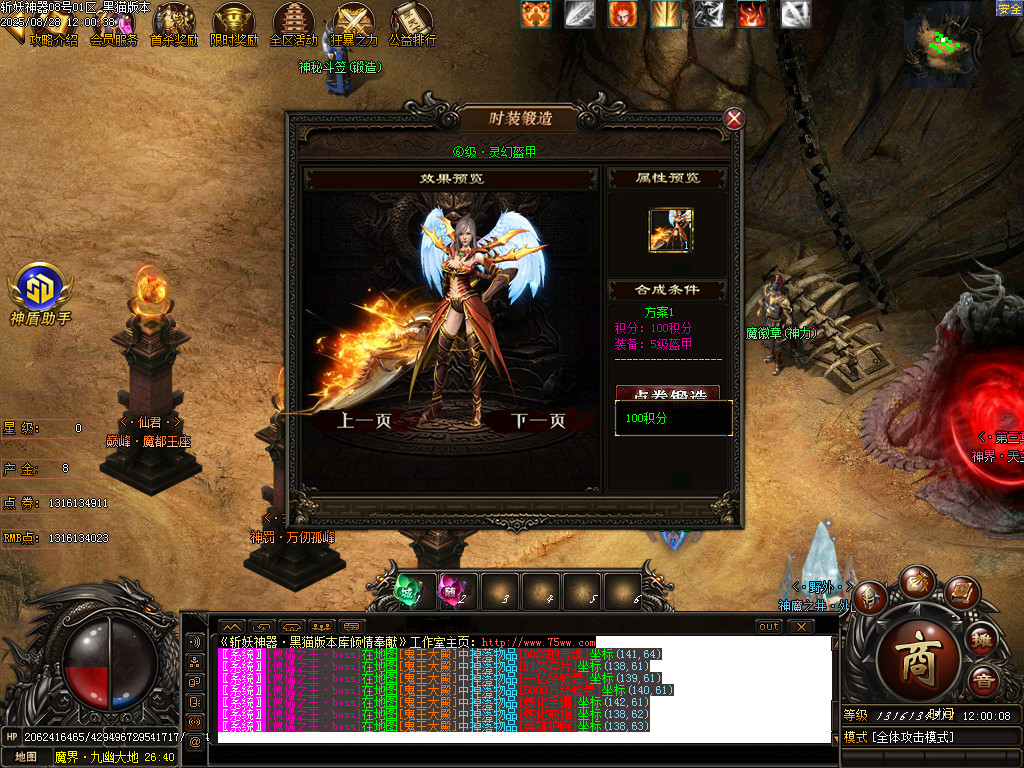Open 攻略介绍 guide icon
Screen dimensions: 1024x768
point(52,24)
